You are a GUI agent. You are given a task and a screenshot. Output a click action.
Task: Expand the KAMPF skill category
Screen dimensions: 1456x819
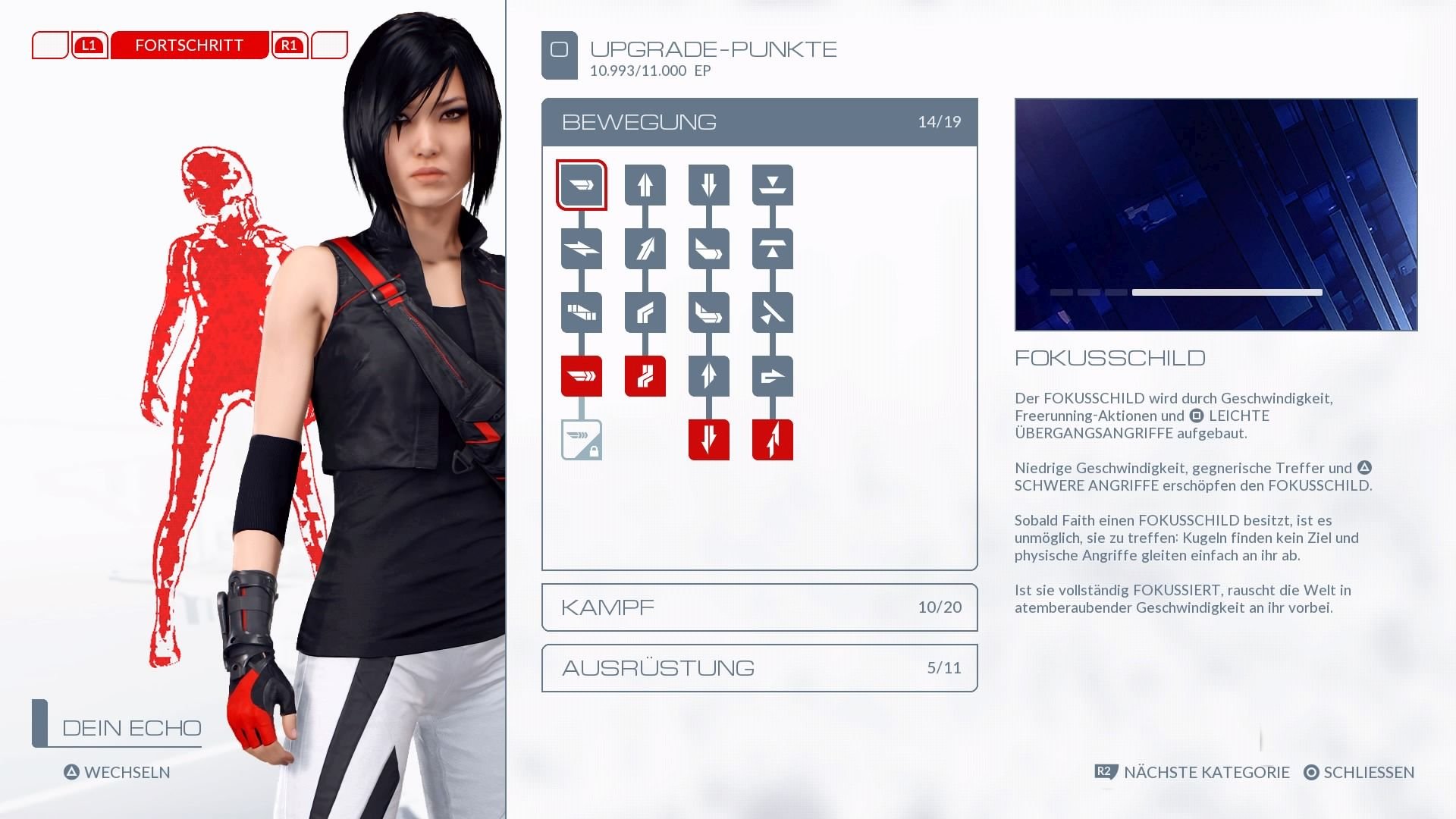coord(758,607)
